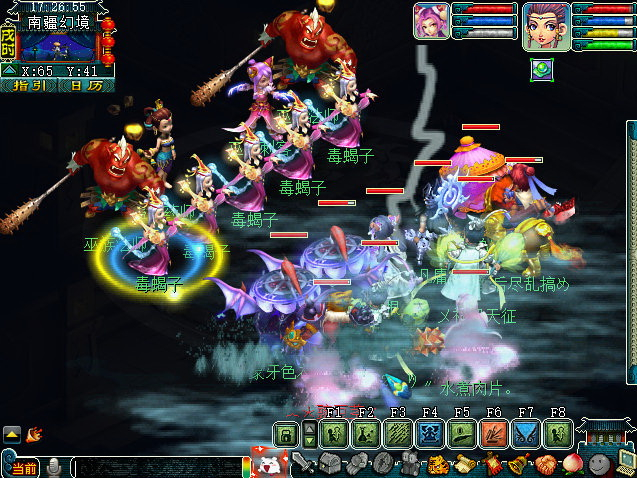Use the F6 orange skill slot
The image size is (637, 478).
pyautogui.click(x=494, y=434)
